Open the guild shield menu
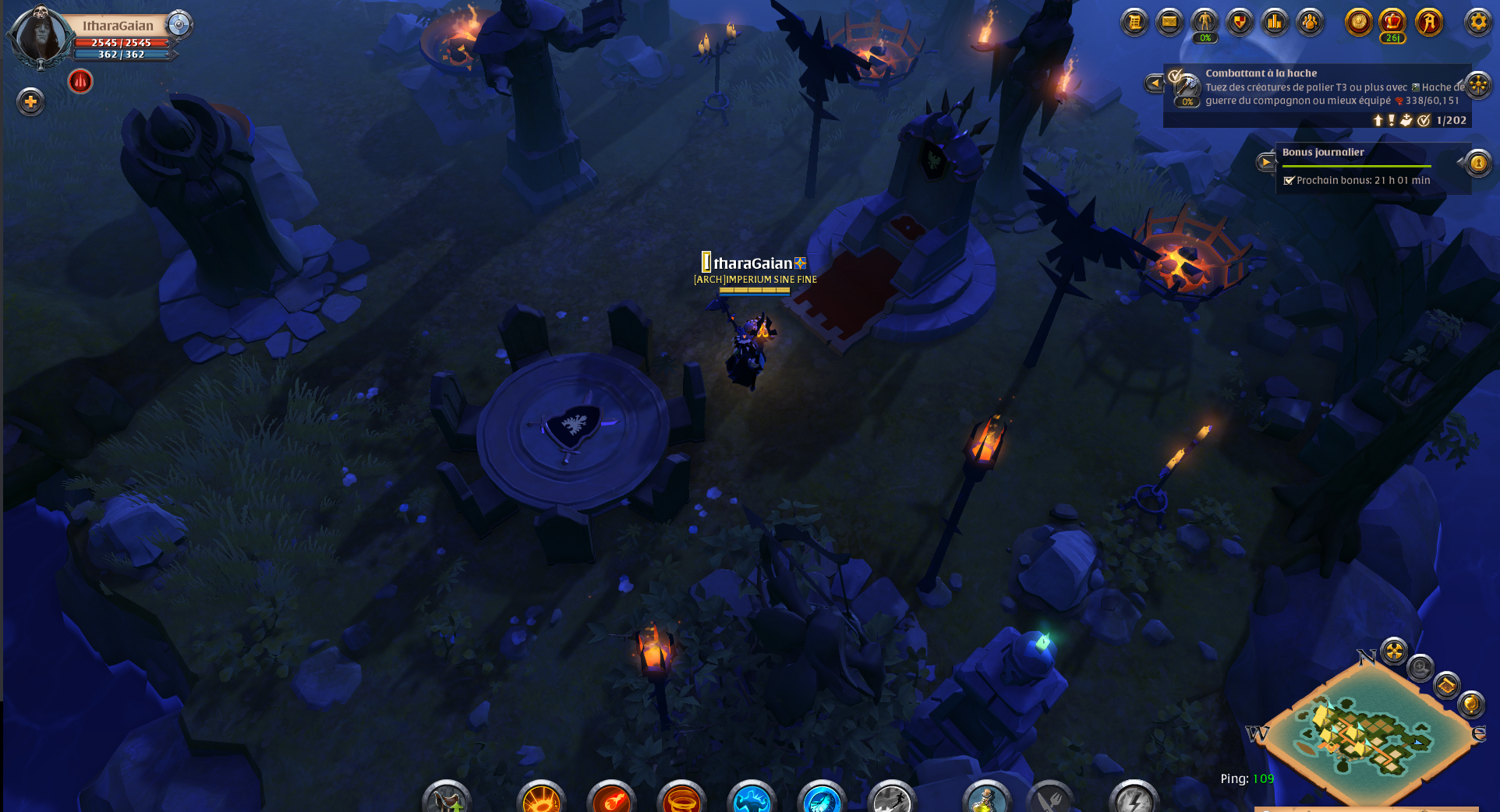This screenshot has width=1500, height=812. pos(1240,22)
